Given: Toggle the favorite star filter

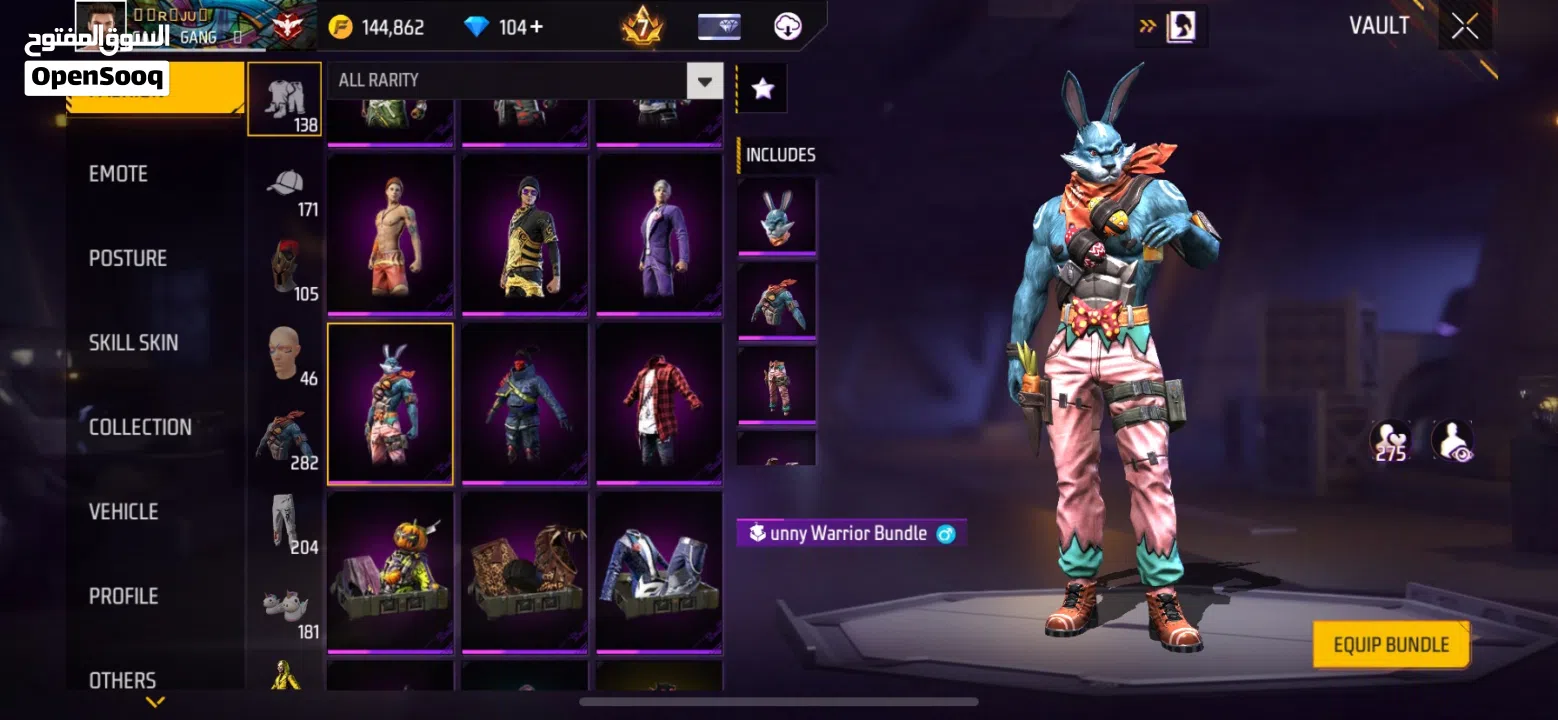Looking at the screenshot, I should (761, 88).
